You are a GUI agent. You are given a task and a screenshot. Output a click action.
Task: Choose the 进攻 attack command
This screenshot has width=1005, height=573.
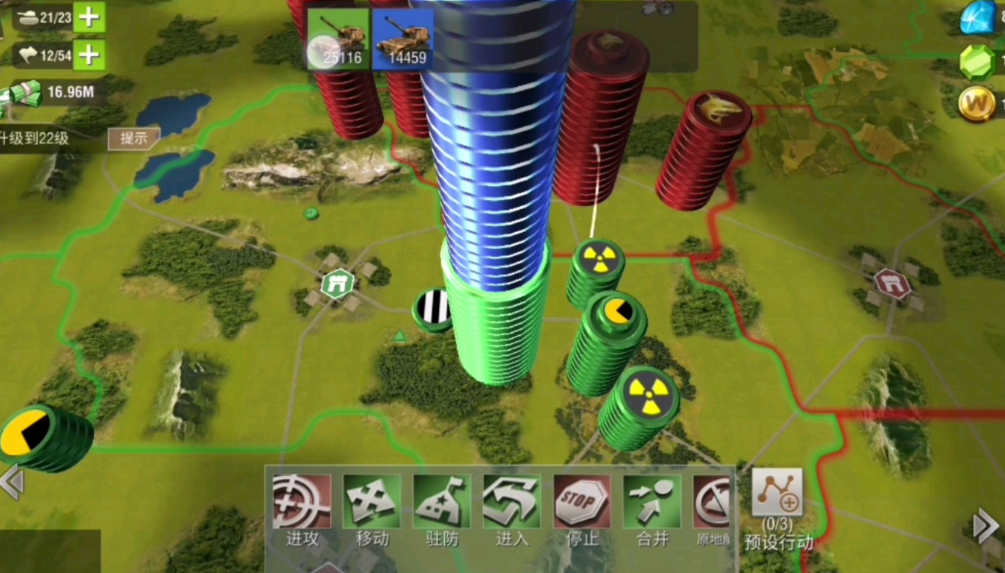pos(302,510)
